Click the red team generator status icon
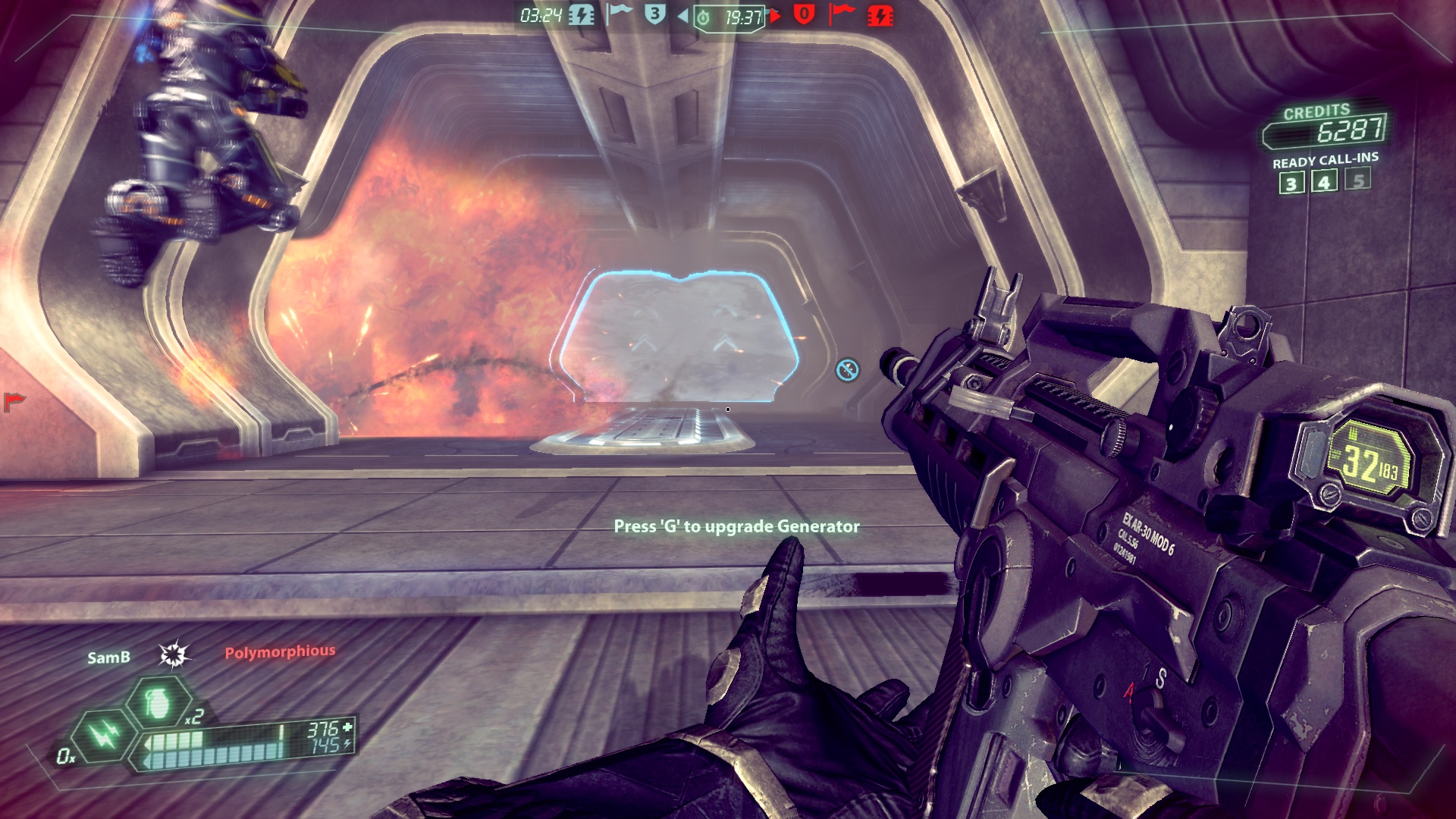 880,15
